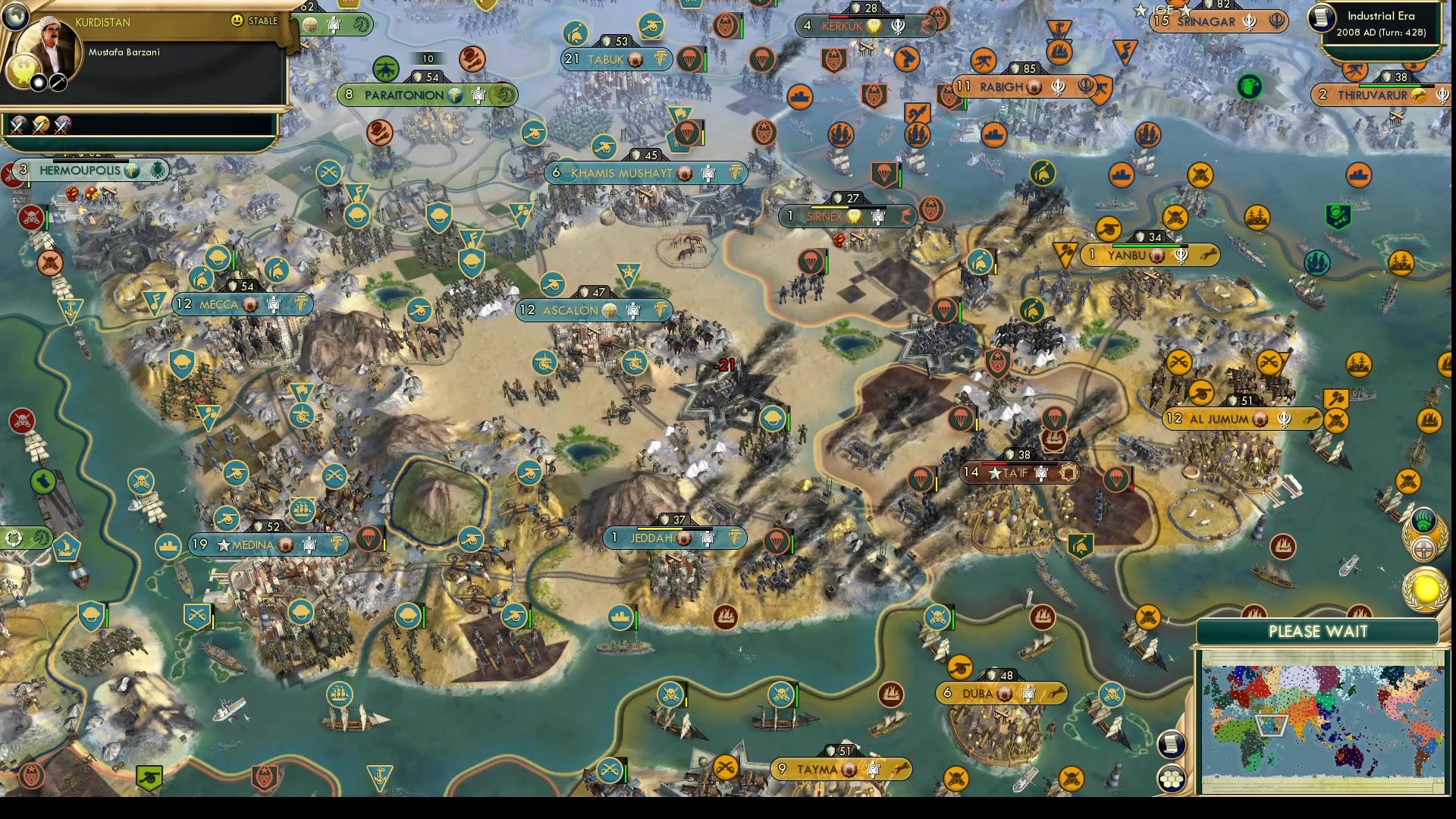
Task: Open the Medina city screen via its banner
Action: pos(250,544)
